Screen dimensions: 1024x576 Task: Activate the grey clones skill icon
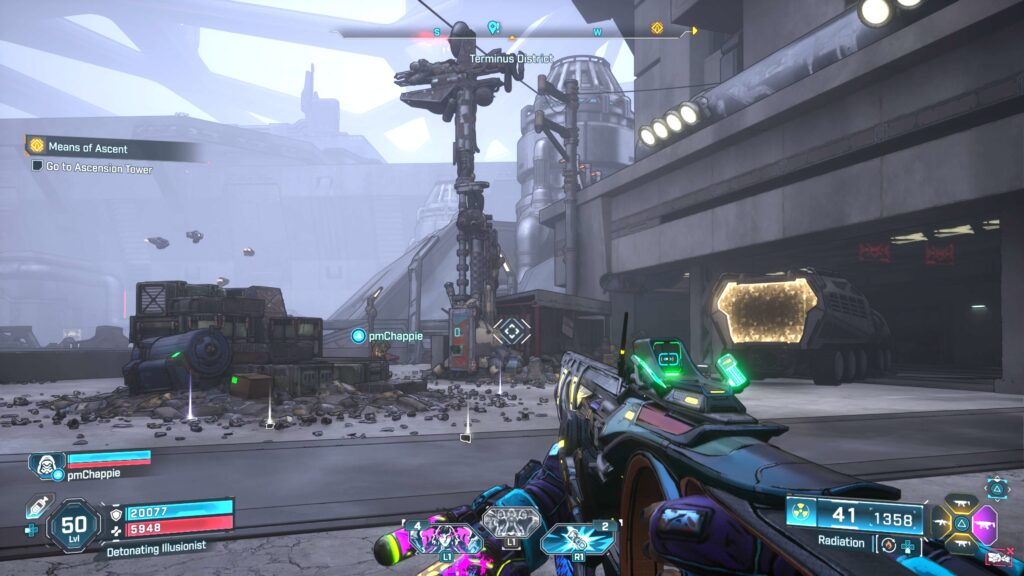click(x=511, y=522)
